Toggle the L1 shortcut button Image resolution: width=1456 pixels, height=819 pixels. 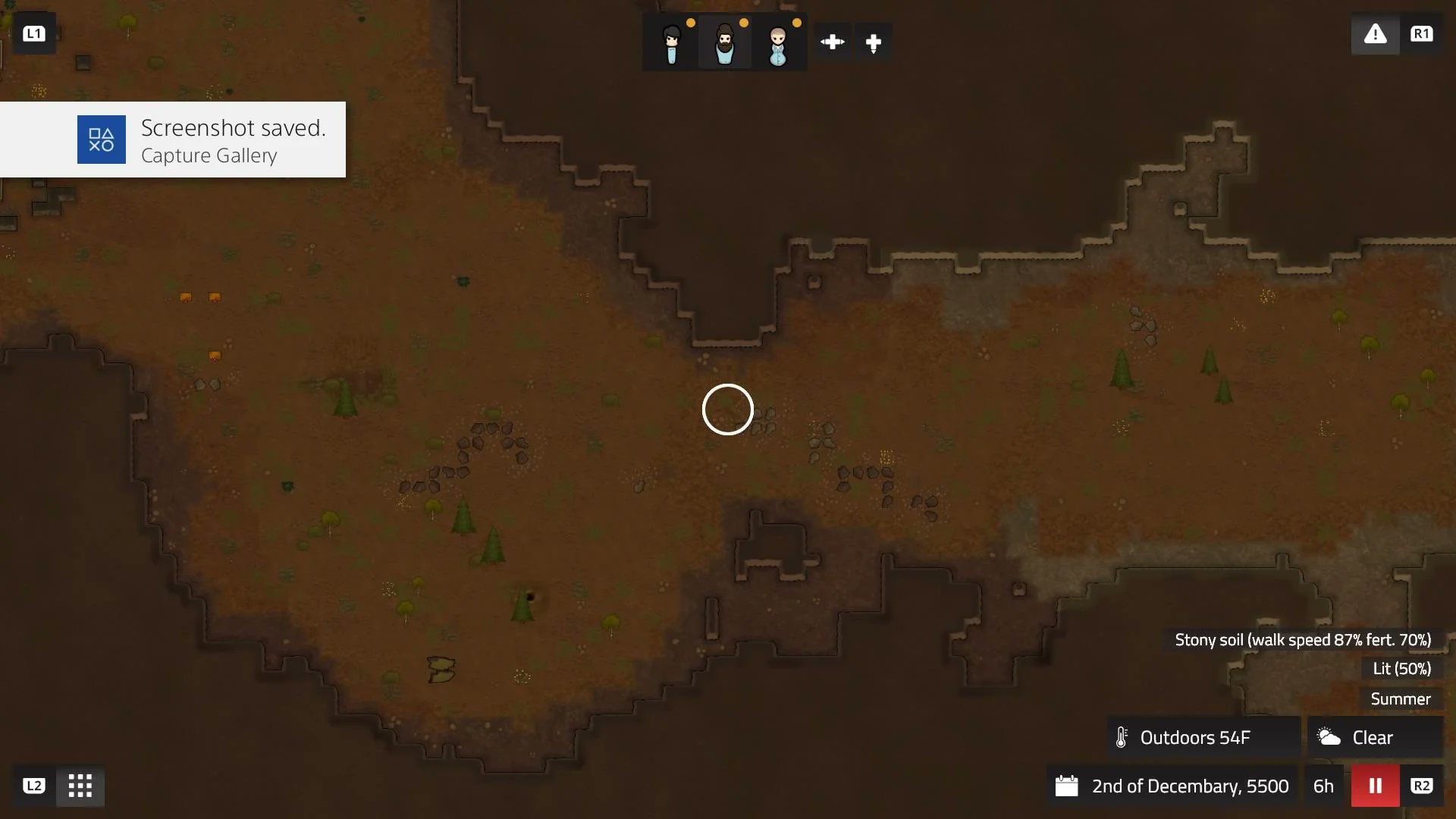click(34, 33)
